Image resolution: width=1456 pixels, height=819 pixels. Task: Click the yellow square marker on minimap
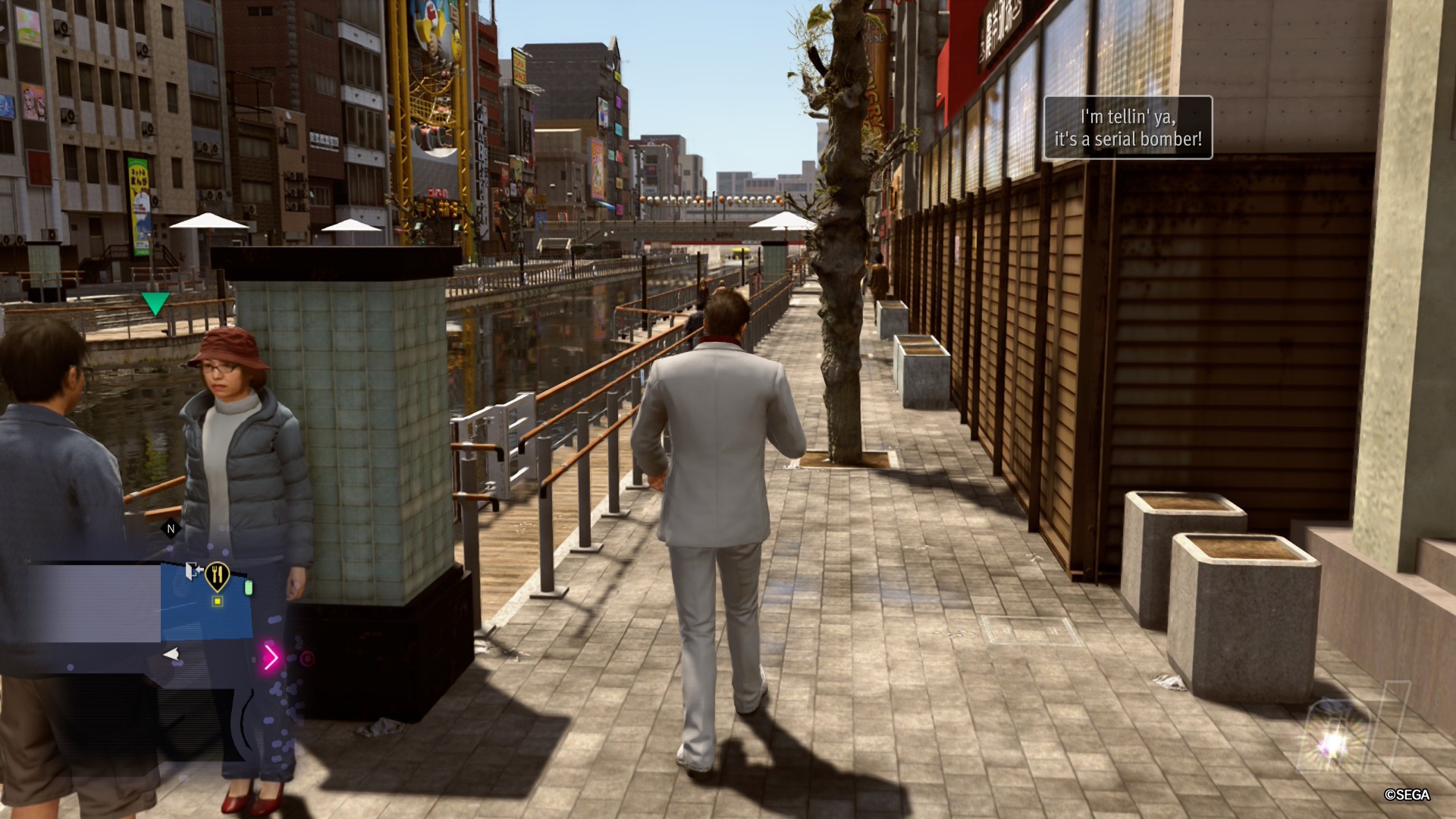coord(217,601)
